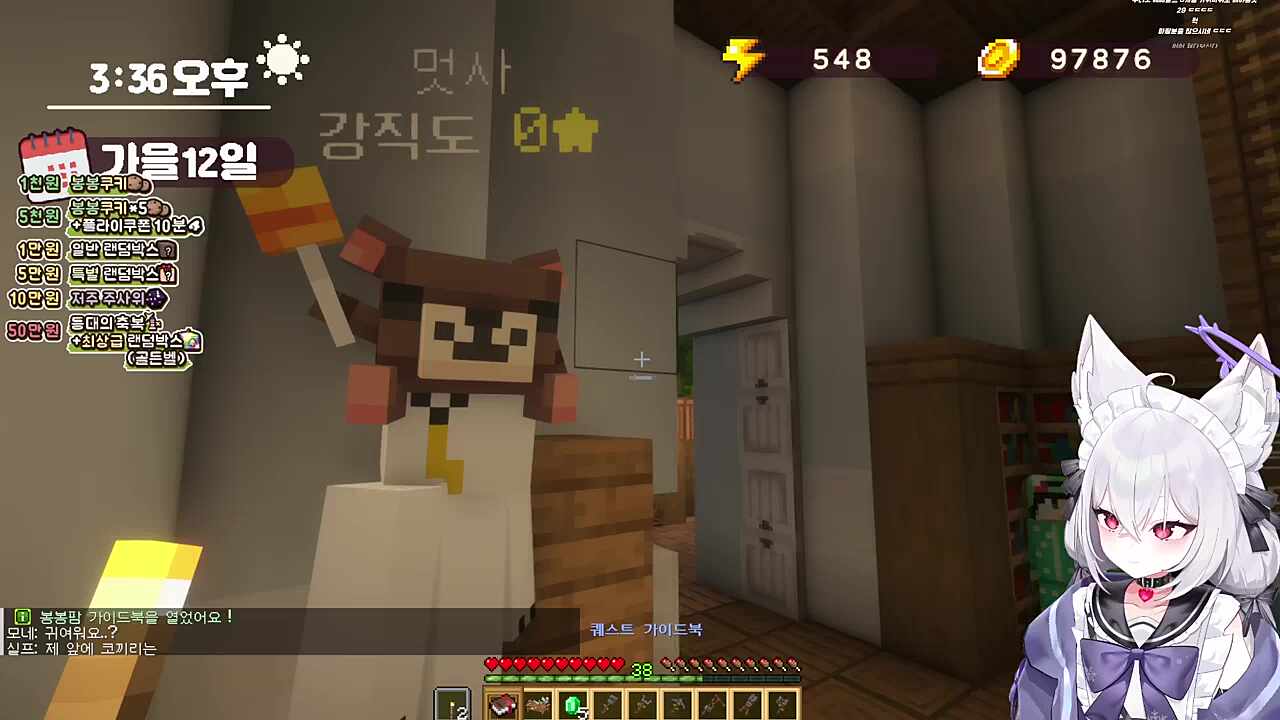
Task: Toggle the 특별 랜덤박스 gift box icon
Action: click(x=167, y=274)
